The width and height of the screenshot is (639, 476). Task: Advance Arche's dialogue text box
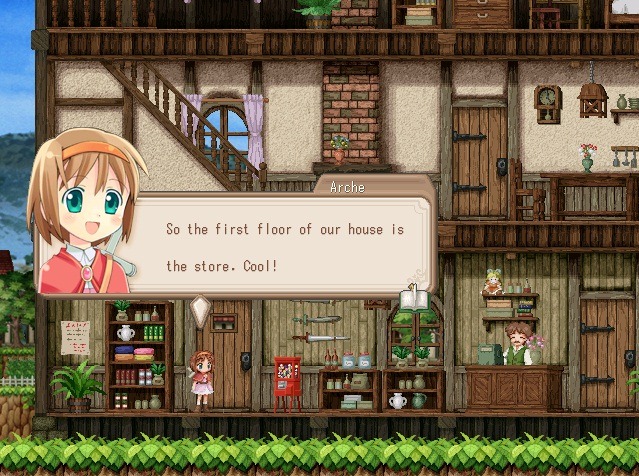(285, 247)
